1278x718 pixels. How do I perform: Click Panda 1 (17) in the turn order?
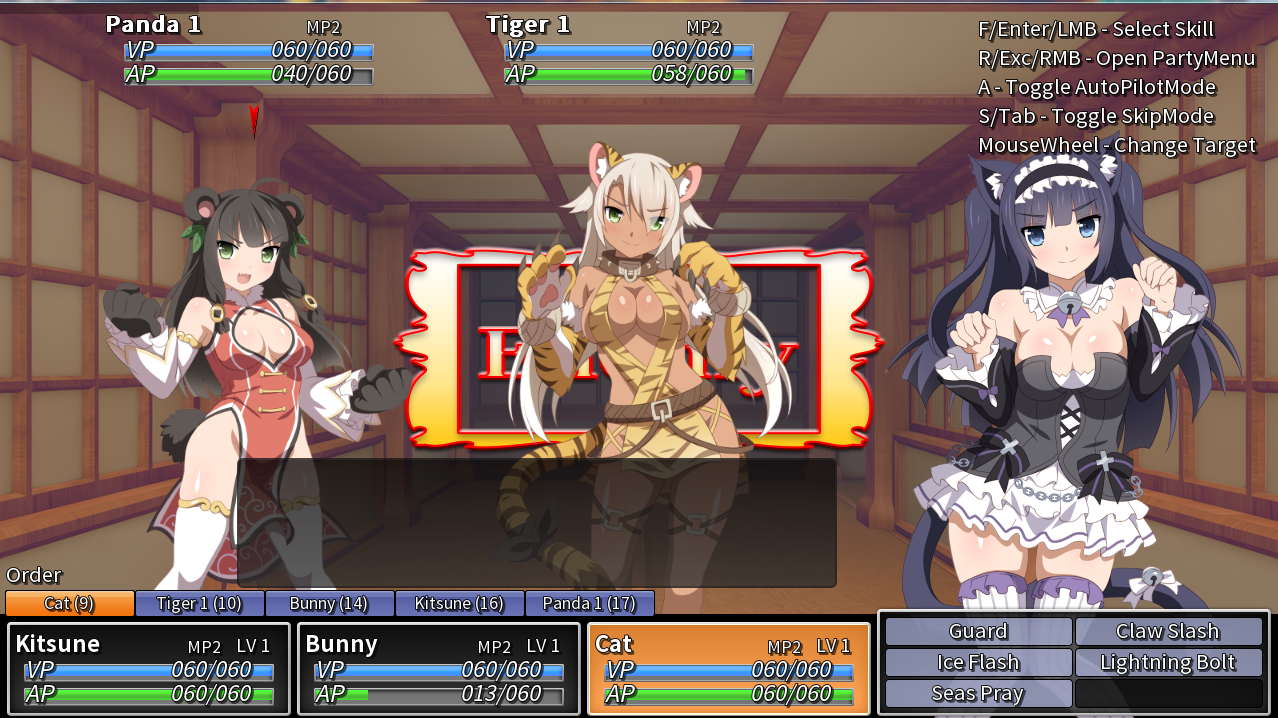coord(589,603)
